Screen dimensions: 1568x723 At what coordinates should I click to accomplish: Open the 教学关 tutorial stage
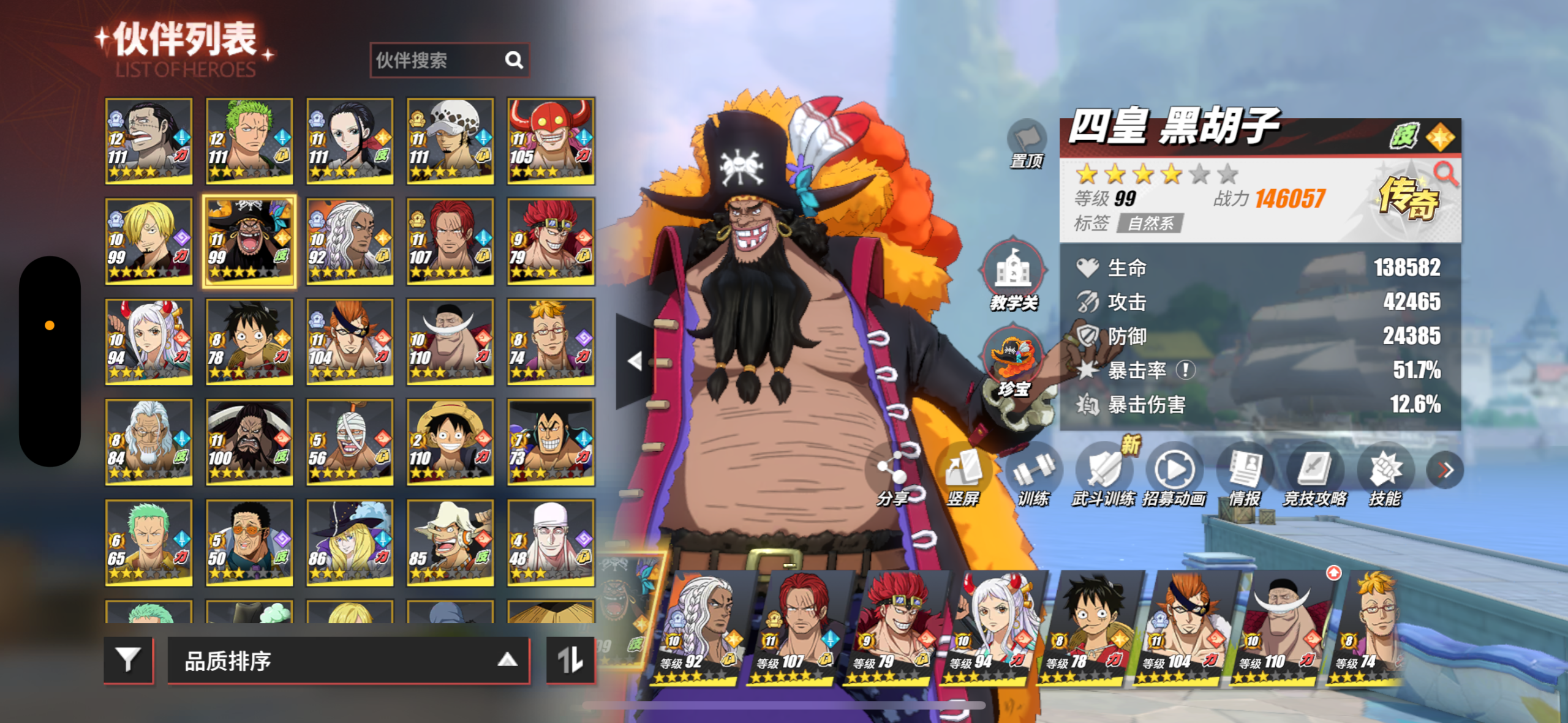[x=1013, y=274]
